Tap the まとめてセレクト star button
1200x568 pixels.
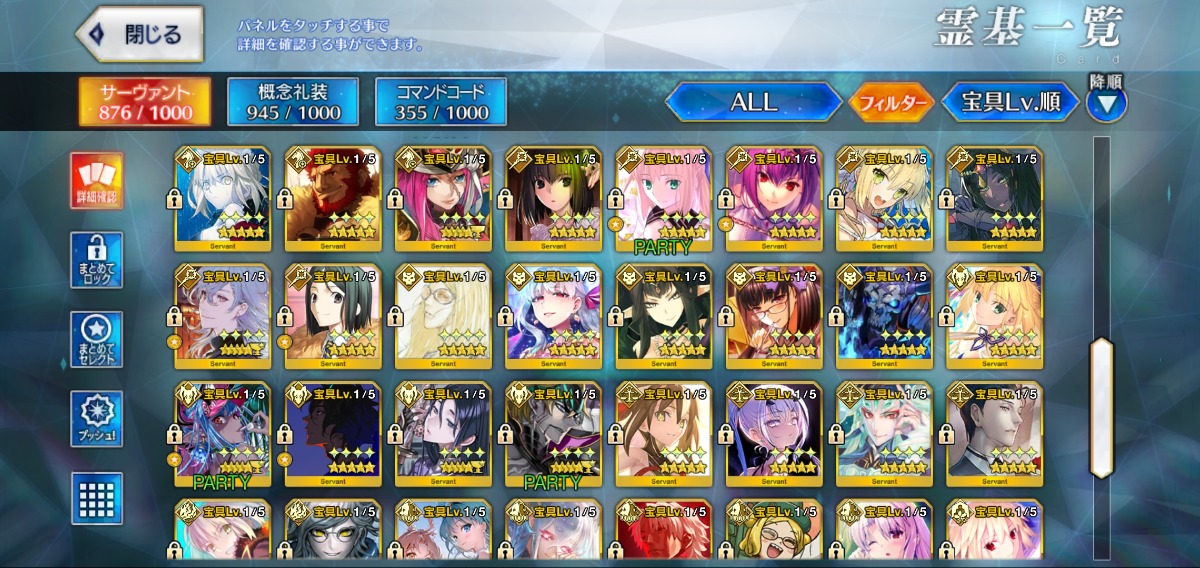coord(97,340)
